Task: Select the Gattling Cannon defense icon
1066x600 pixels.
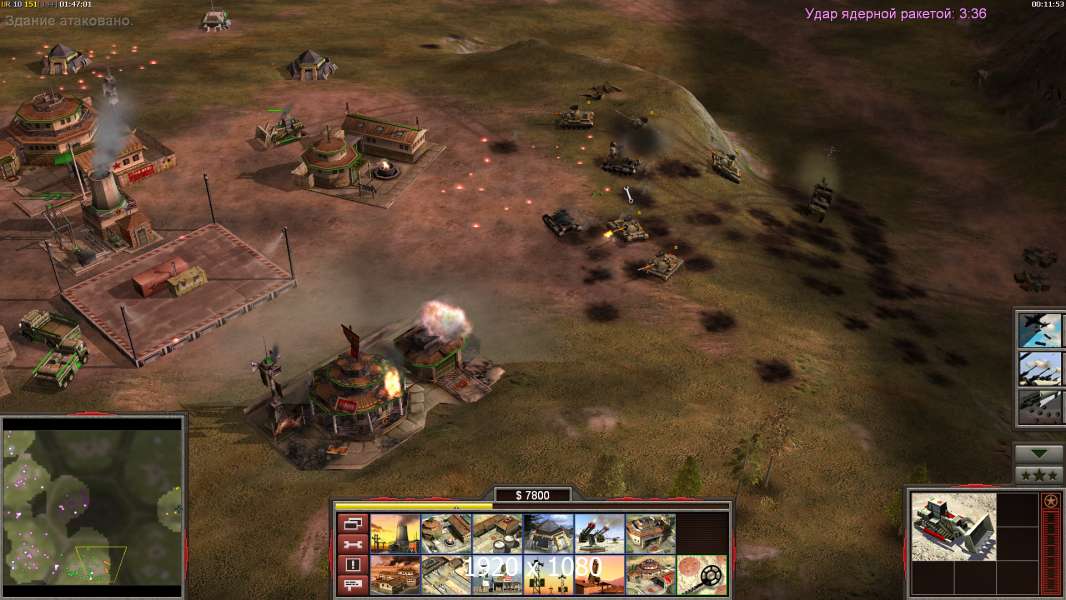Action: click(600, 534)
